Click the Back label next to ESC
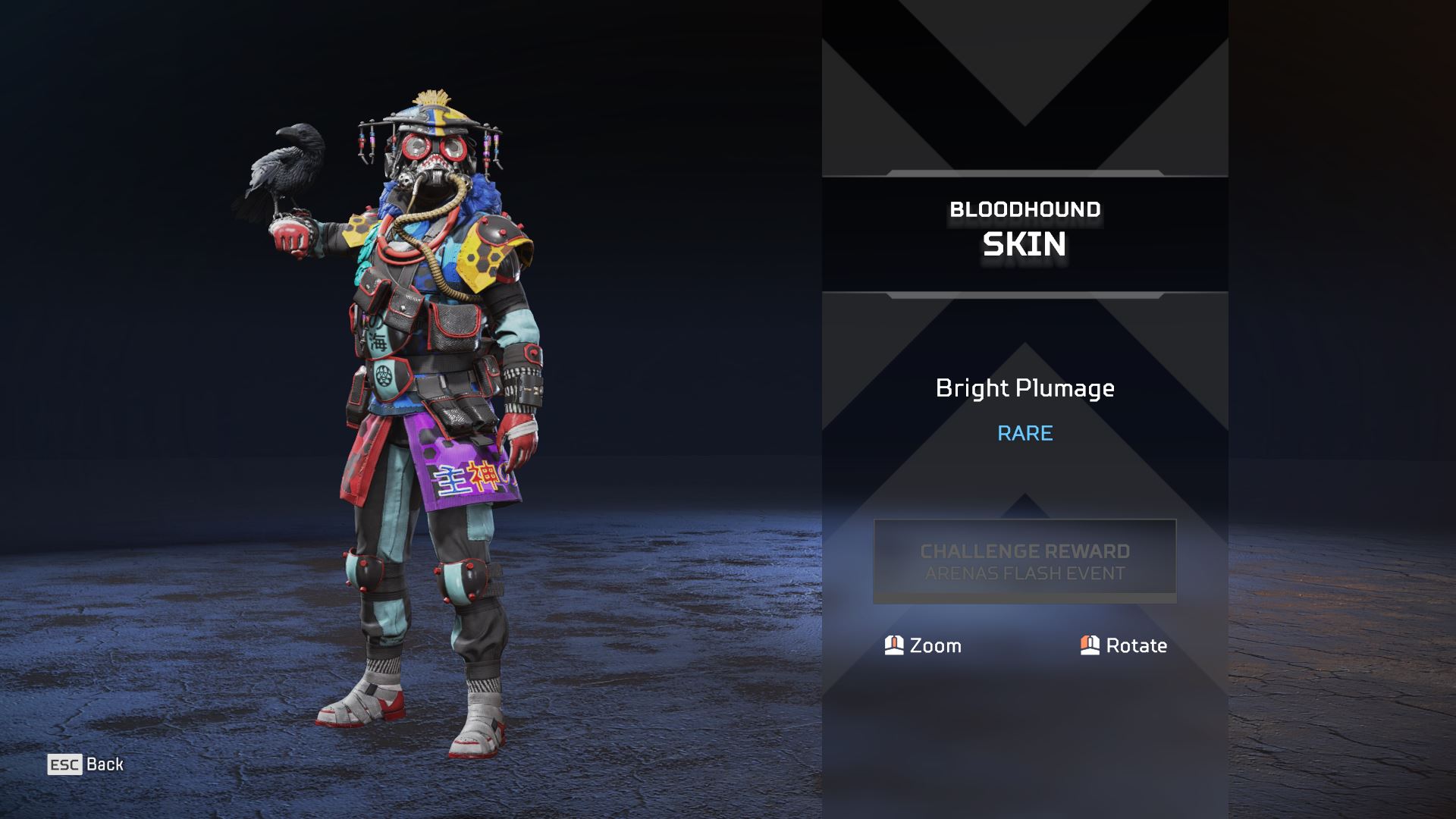Image resolution: width=1456 pixels, height=819 pixels. coord(105,764)
